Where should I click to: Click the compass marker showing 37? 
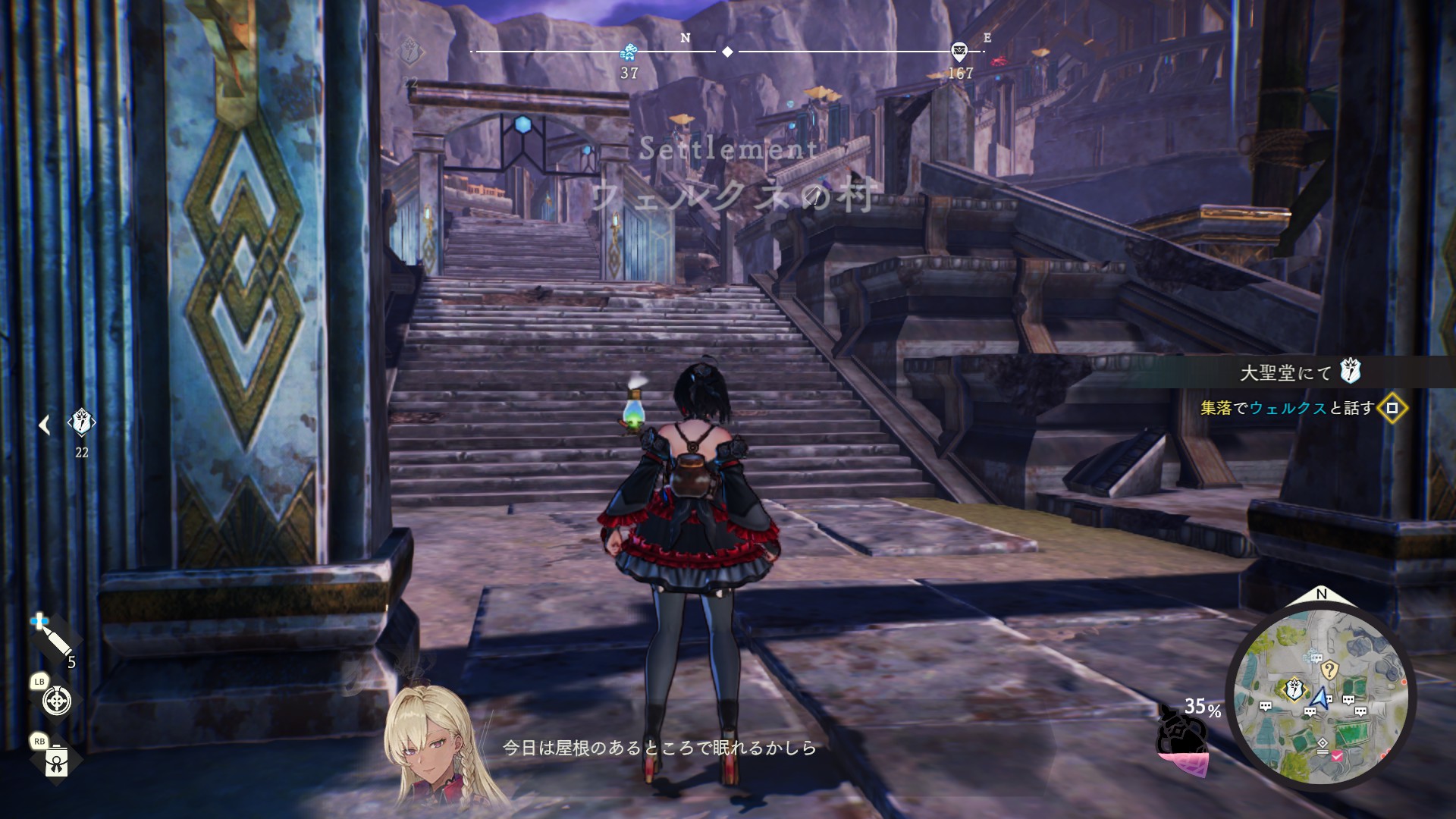[x=629, y=52]
